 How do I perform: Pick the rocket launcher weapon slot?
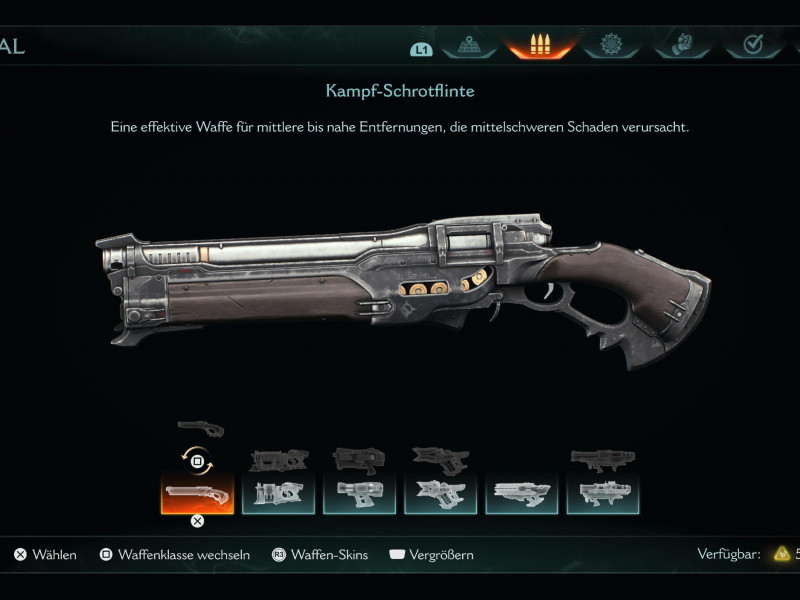pyautogui.click(x=440, y=493)
